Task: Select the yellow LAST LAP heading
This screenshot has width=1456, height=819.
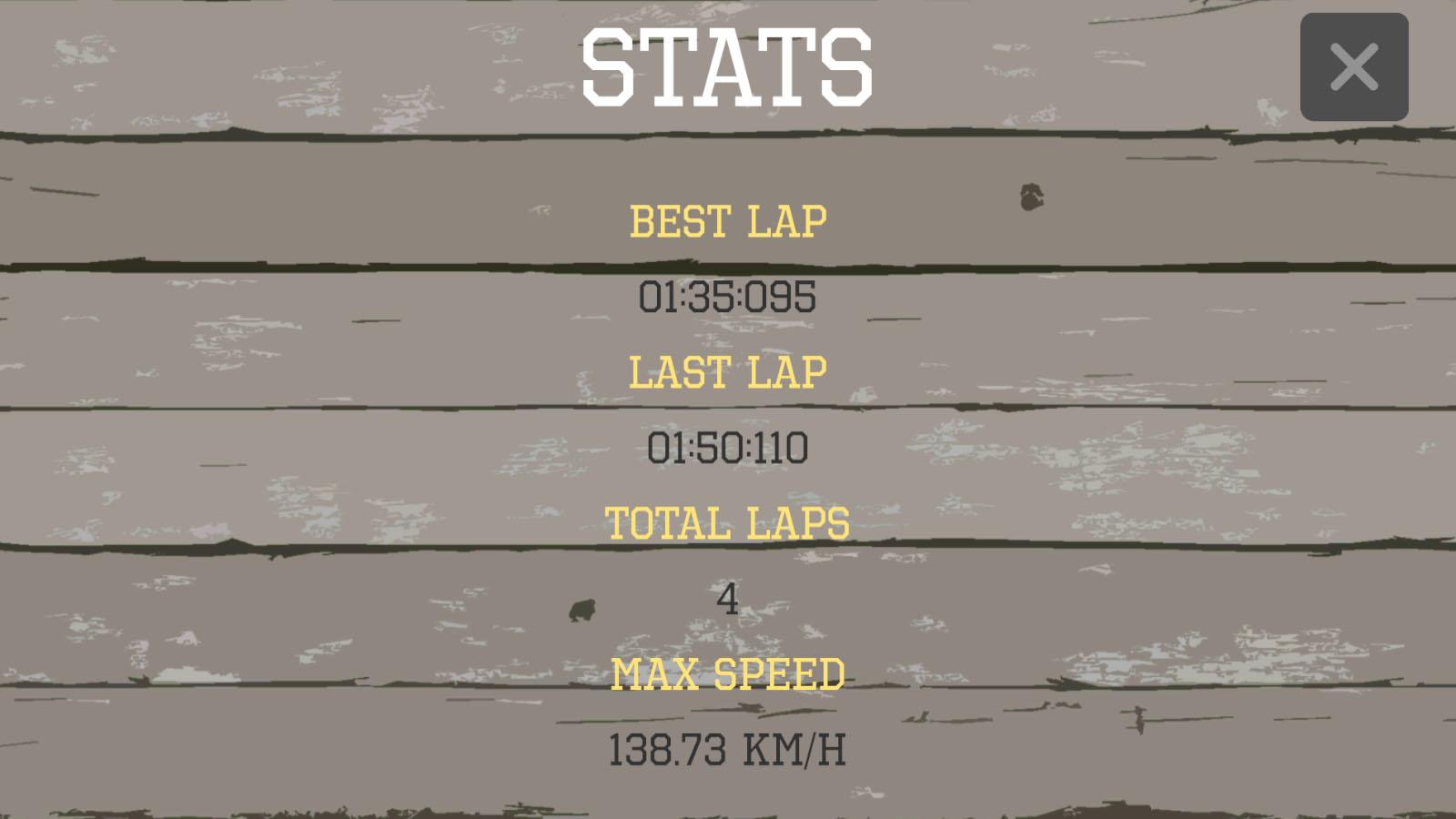Action: [x=728, y=369]
